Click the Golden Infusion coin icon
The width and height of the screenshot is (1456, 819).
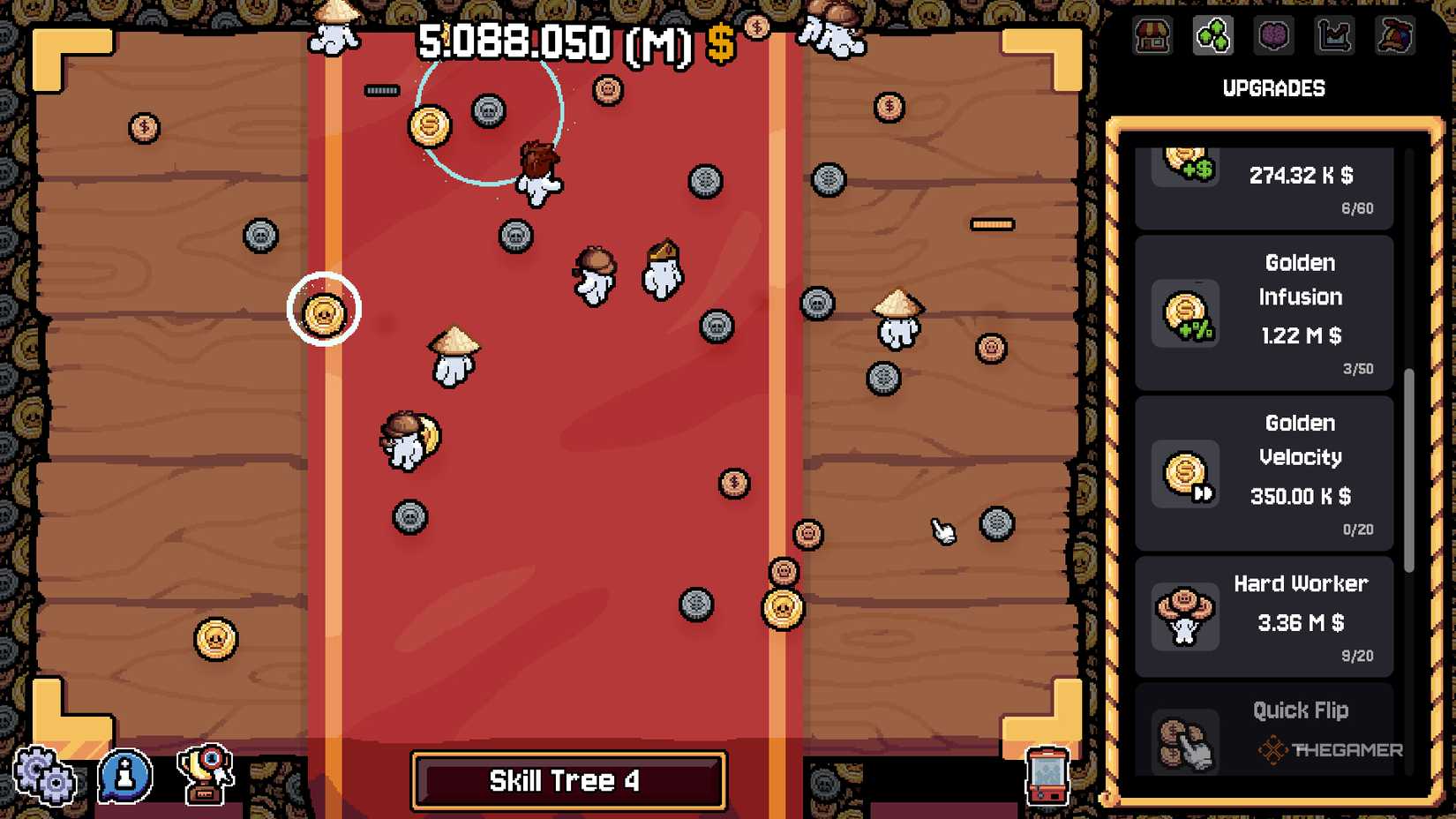(x=1185, y=313)
